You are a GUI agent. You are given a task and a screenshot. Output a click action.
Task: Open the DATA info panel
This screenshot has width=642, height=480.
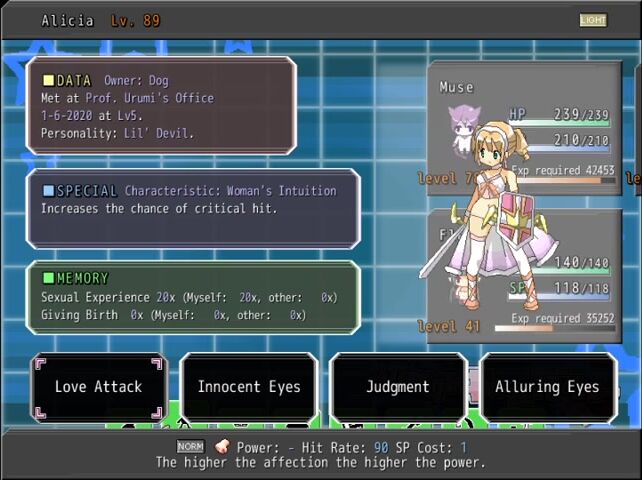[x=160, y=106]
